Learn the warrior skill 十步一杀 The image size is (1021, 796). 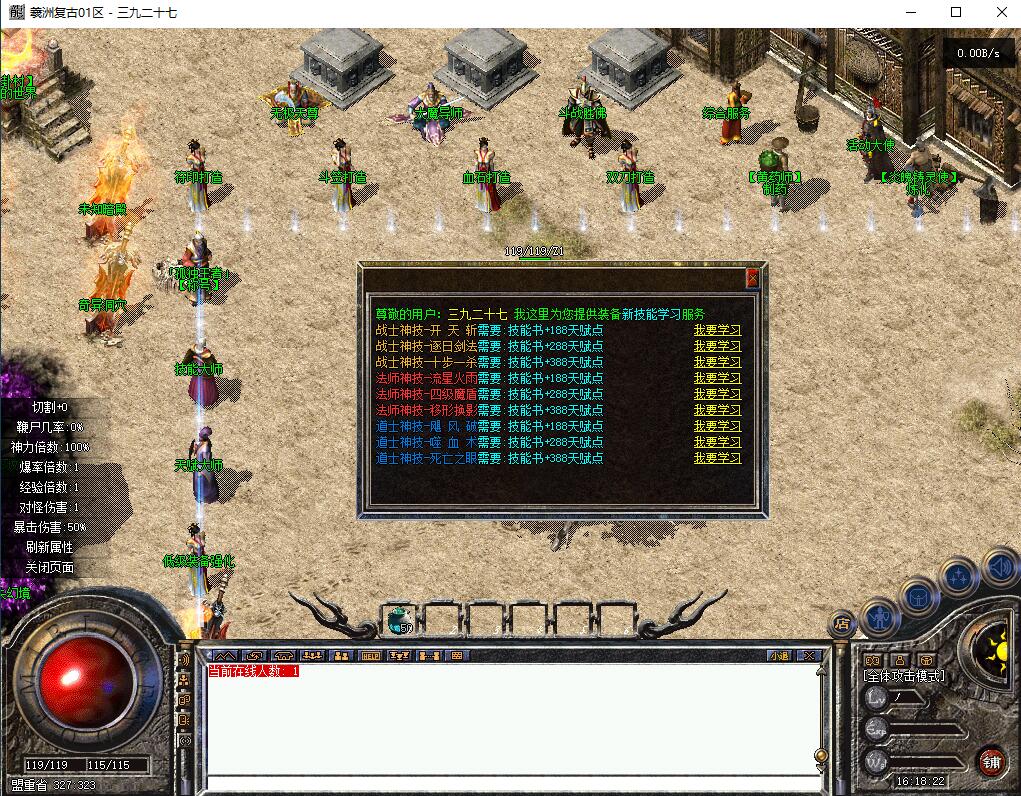pyautogui.click(x=717, y=362)
